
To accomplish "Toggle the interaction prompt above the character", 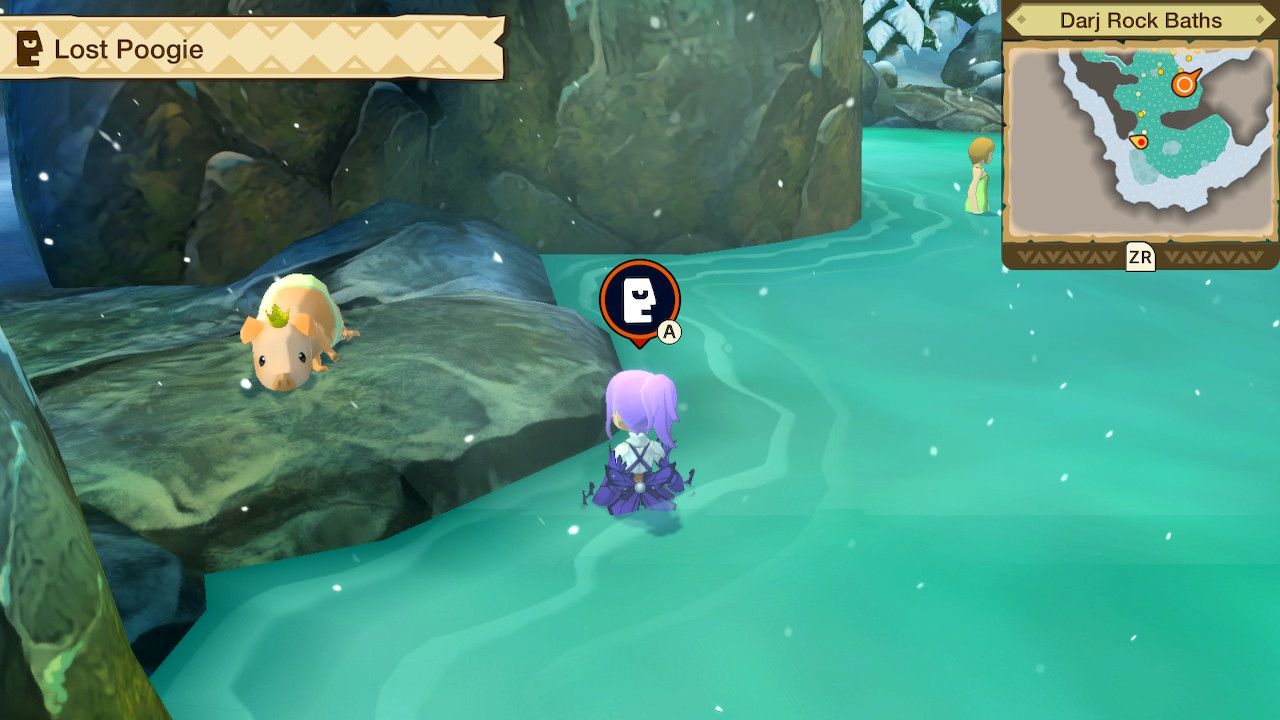I will tap(638, 300).
